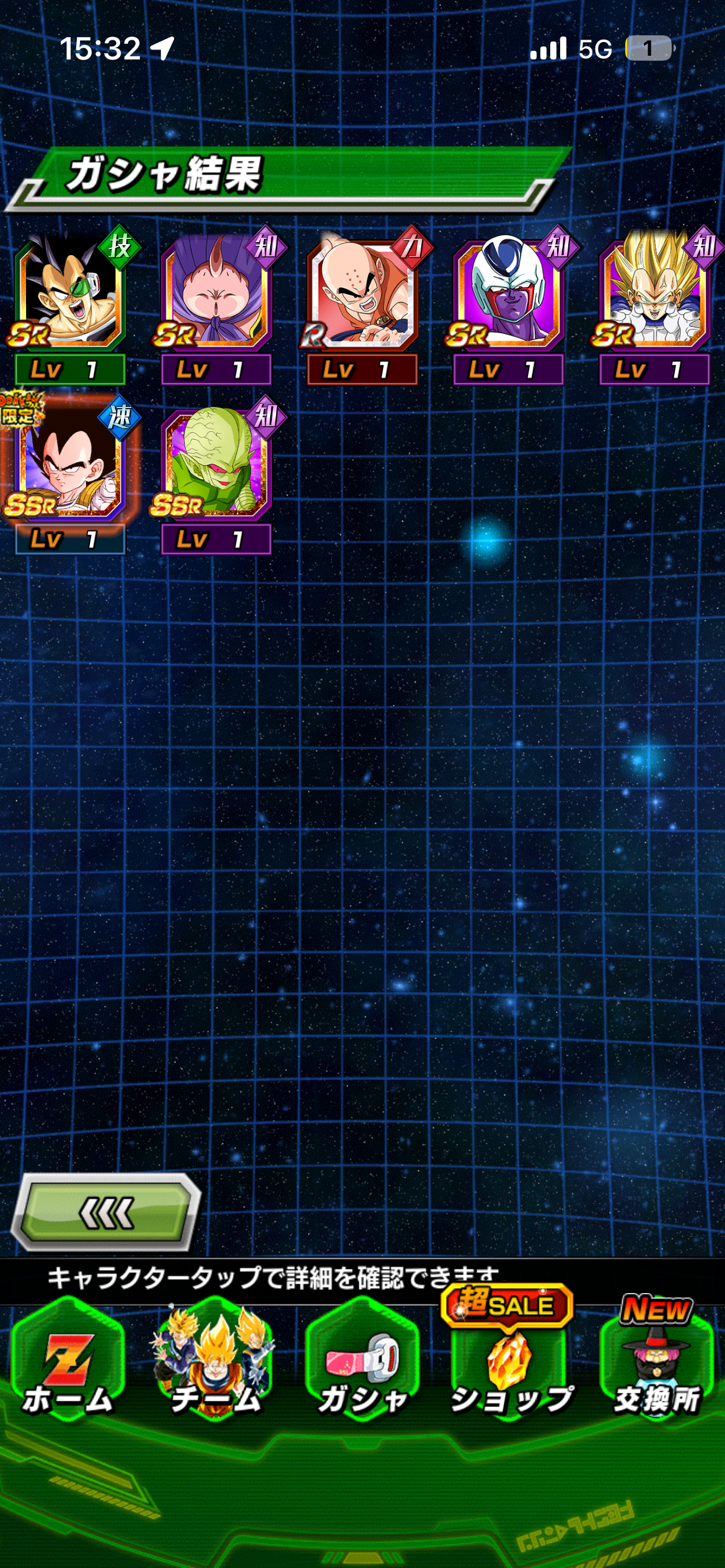Choose the SR Super Saiyan Vegeta card

654,292
